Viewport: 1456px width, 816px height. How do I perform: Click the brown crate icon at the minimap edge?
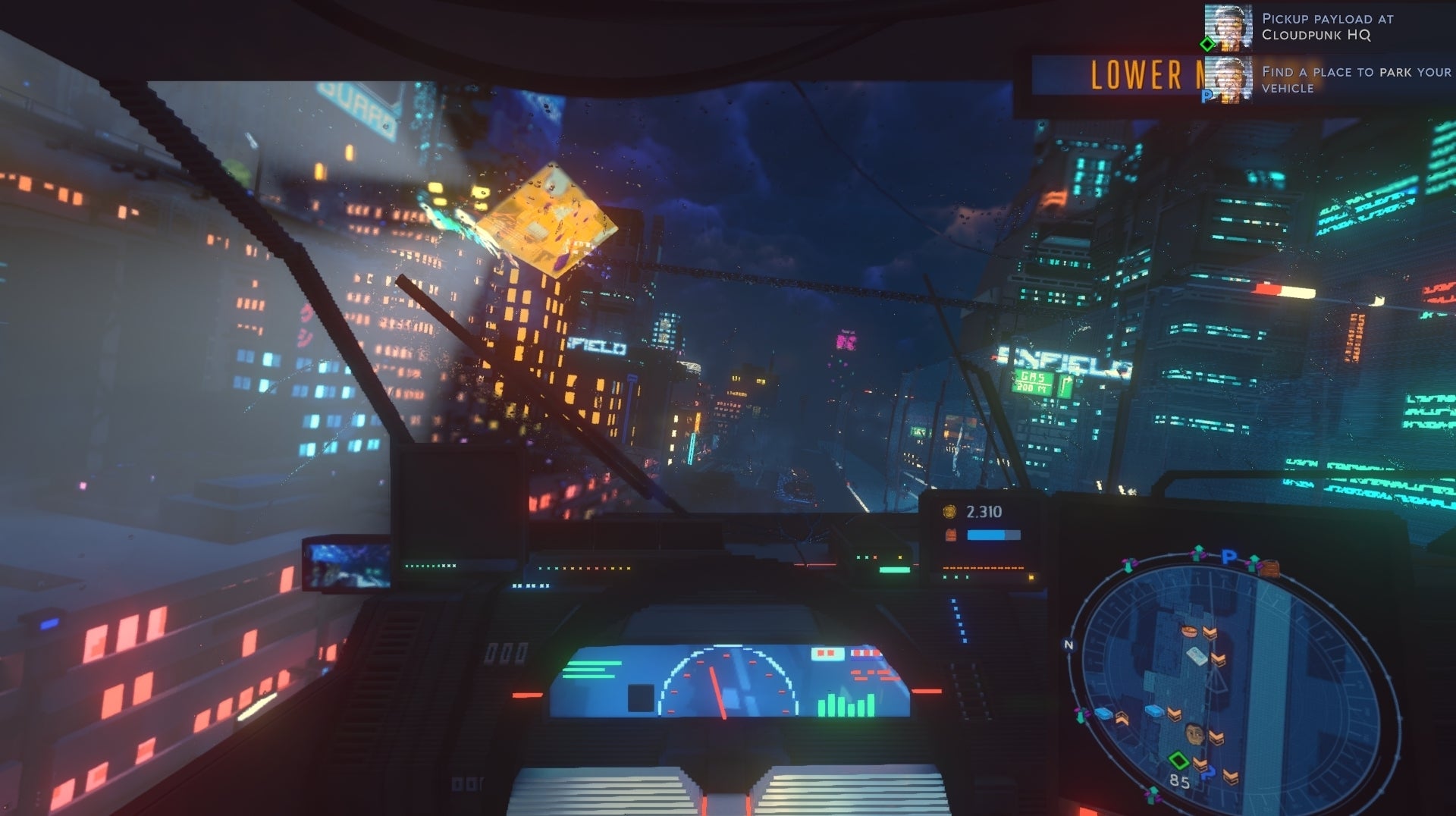point(1270,569)
